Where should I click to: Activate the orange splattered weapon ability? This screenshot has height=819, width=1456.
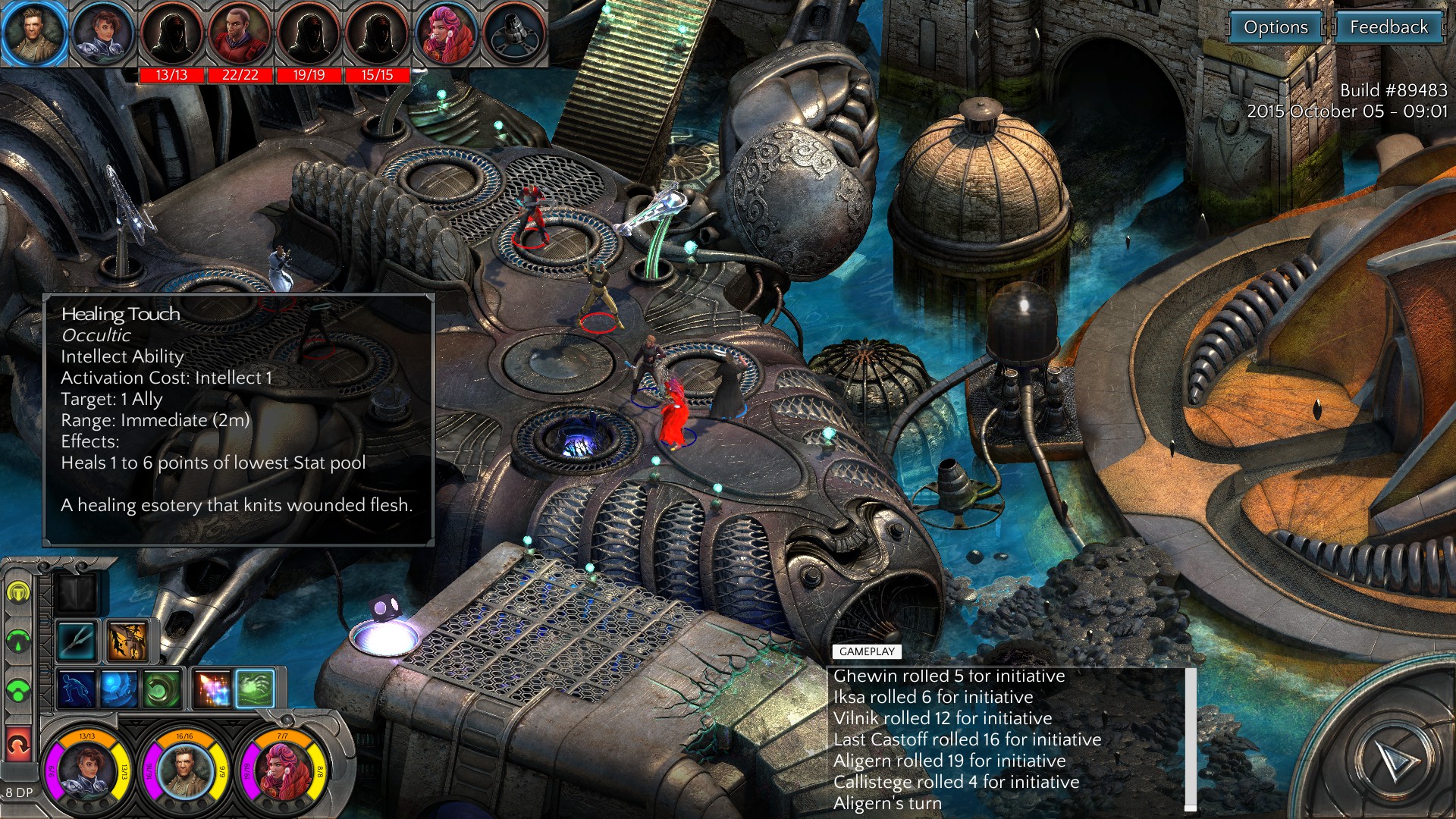coord(127,641)
